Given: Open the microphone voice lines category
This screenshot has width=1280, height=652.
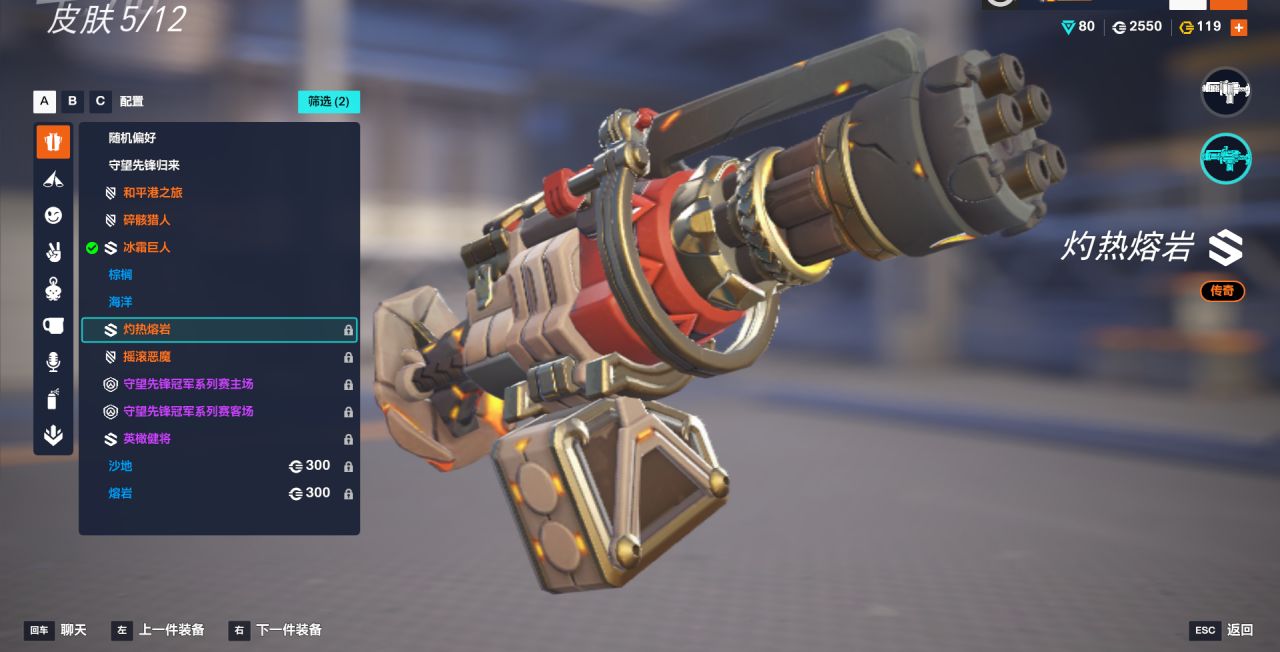Looking at the screenshot, I should point(53,362).
